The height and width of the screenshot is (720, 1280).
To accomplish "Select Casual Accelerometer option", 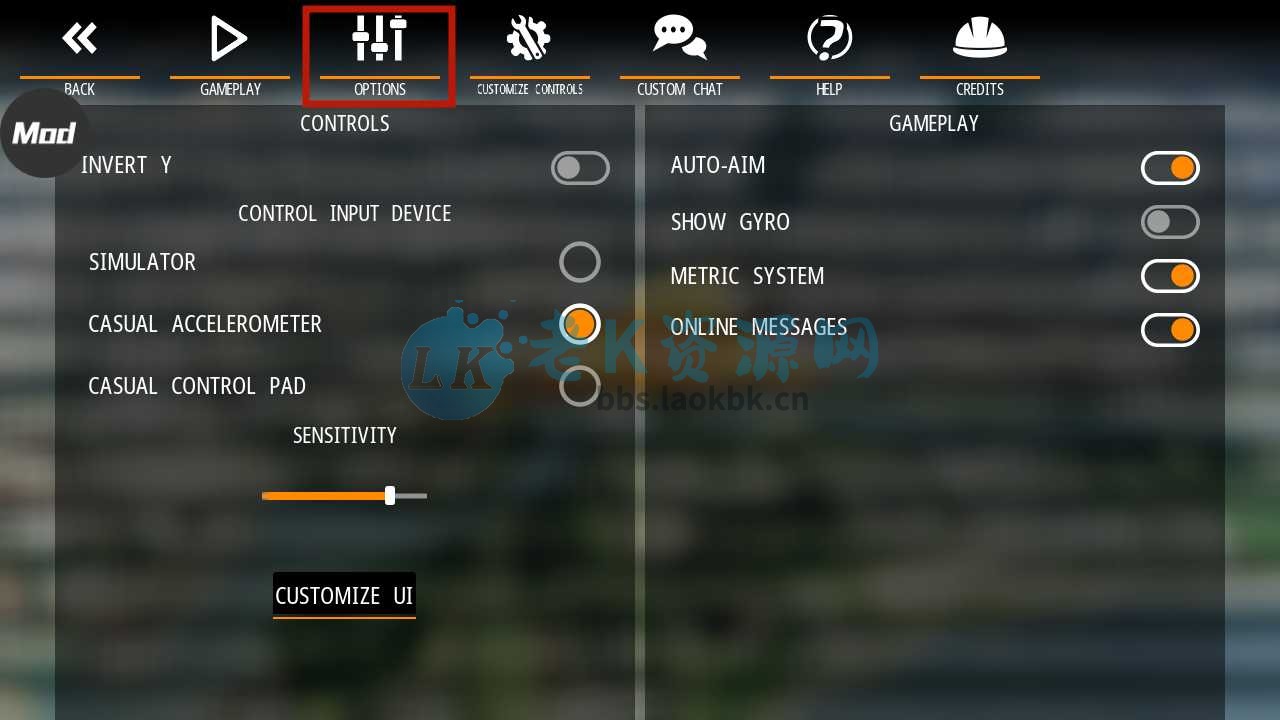I will pos(580,323).
